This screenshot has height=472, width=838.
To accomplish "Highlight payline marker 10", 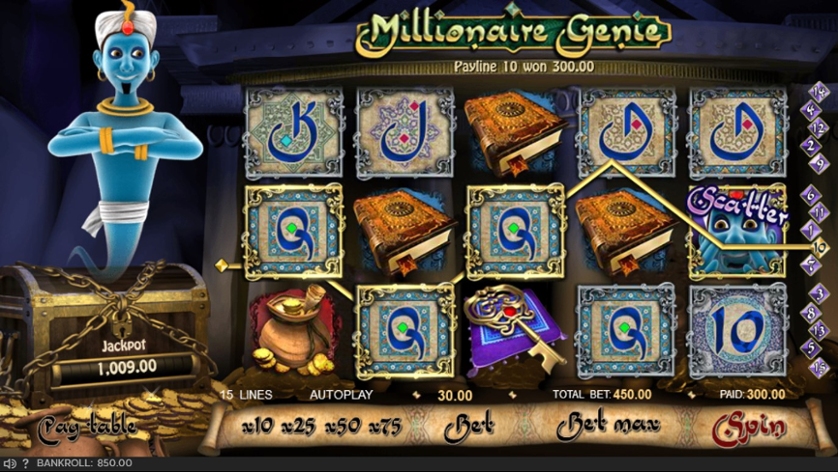I will 820,246.
